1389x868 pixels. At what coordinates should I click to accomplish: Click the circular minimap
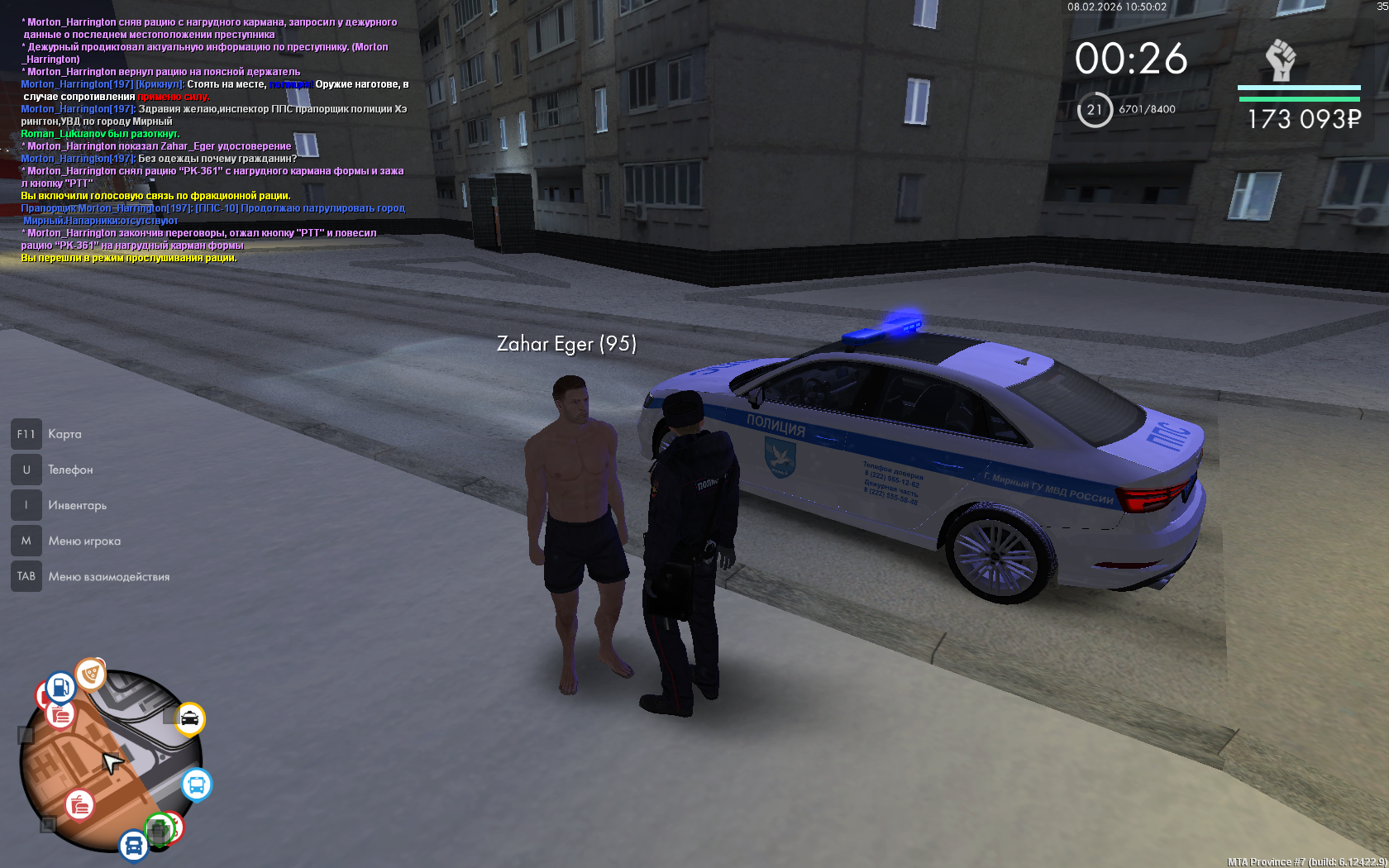coord(111,761)
